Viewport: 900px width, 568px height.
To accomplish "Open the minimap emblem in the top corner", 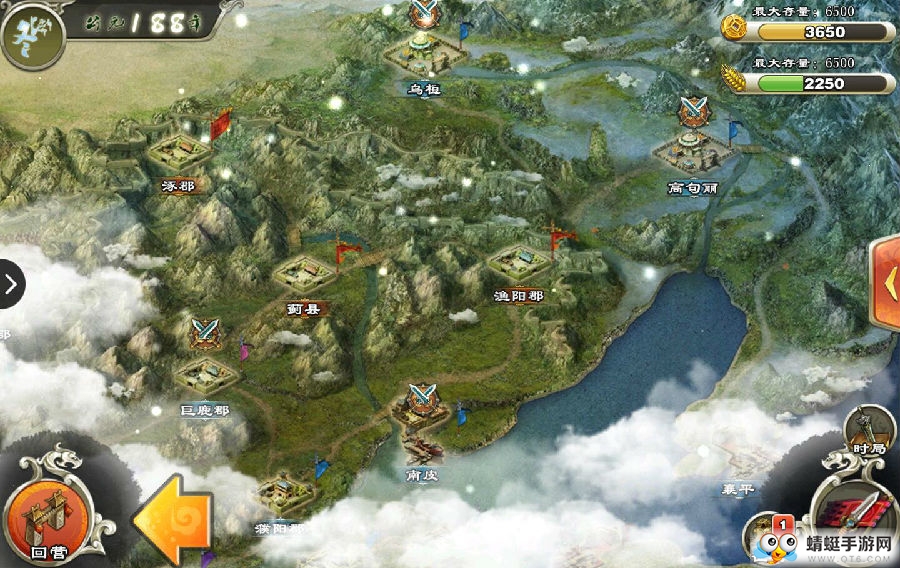I will [30, 33].
